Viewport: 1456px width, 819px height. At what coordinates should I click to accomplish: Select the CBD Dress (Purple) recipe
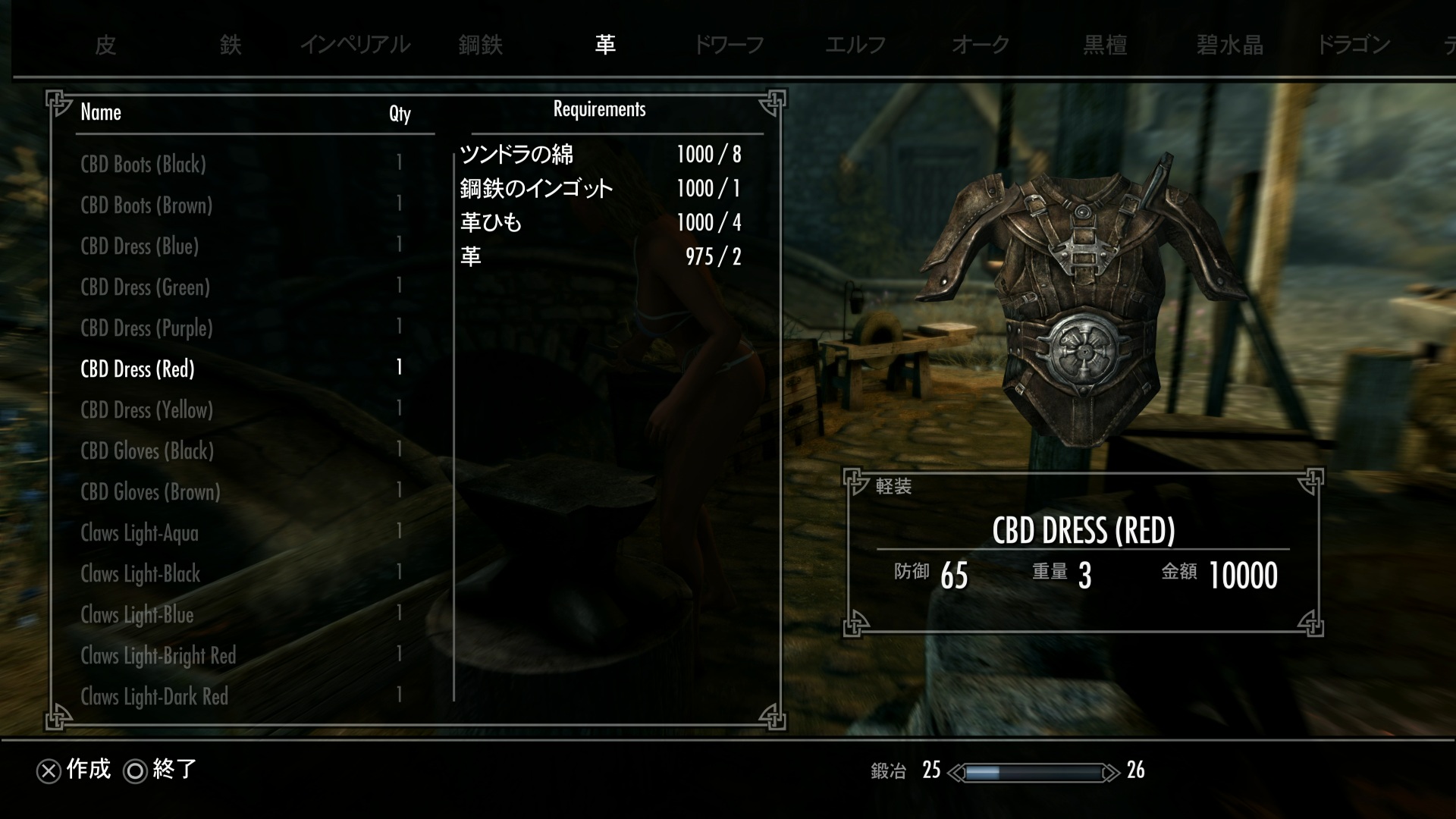(x=146, y=328)
